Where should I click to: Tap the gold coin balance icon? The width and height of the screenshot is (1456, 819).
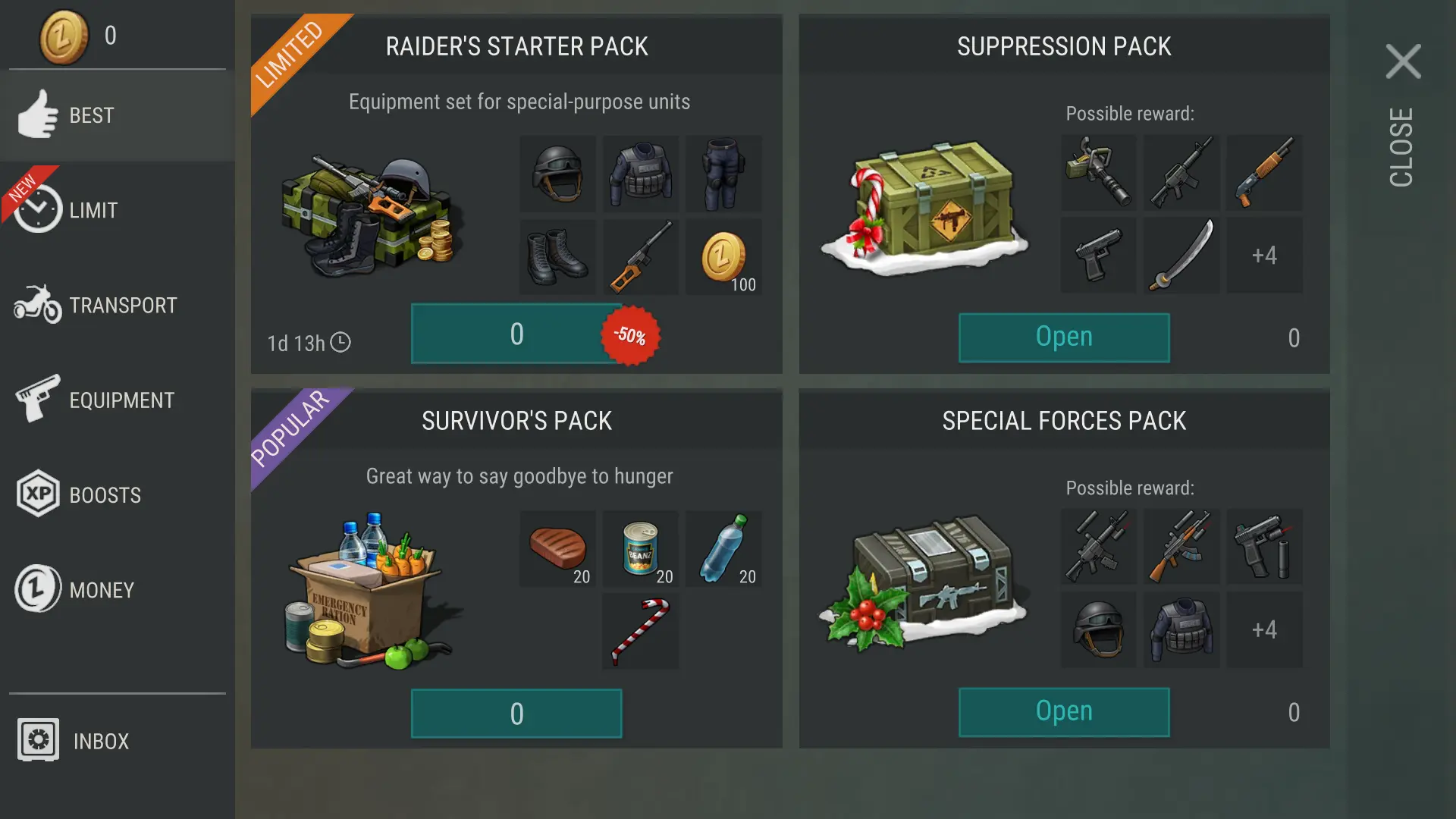[x=64, y=36]
